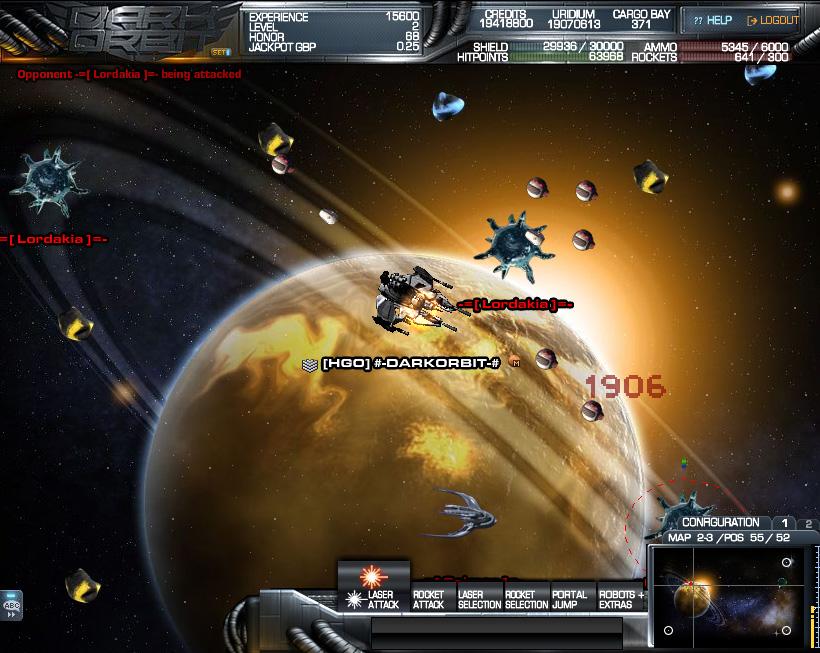Viewport: 820px width, 653px height.
Task: Switch to configuration 2
Action: click(x=808, y=523)
